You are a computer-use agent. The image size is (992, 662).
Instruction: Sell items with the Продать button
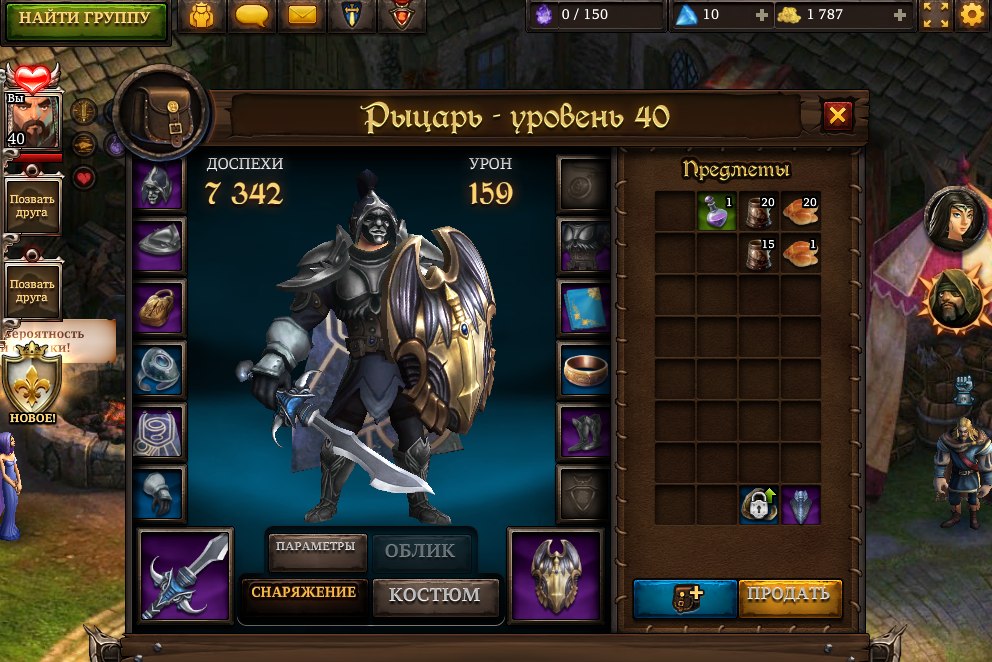790,594
